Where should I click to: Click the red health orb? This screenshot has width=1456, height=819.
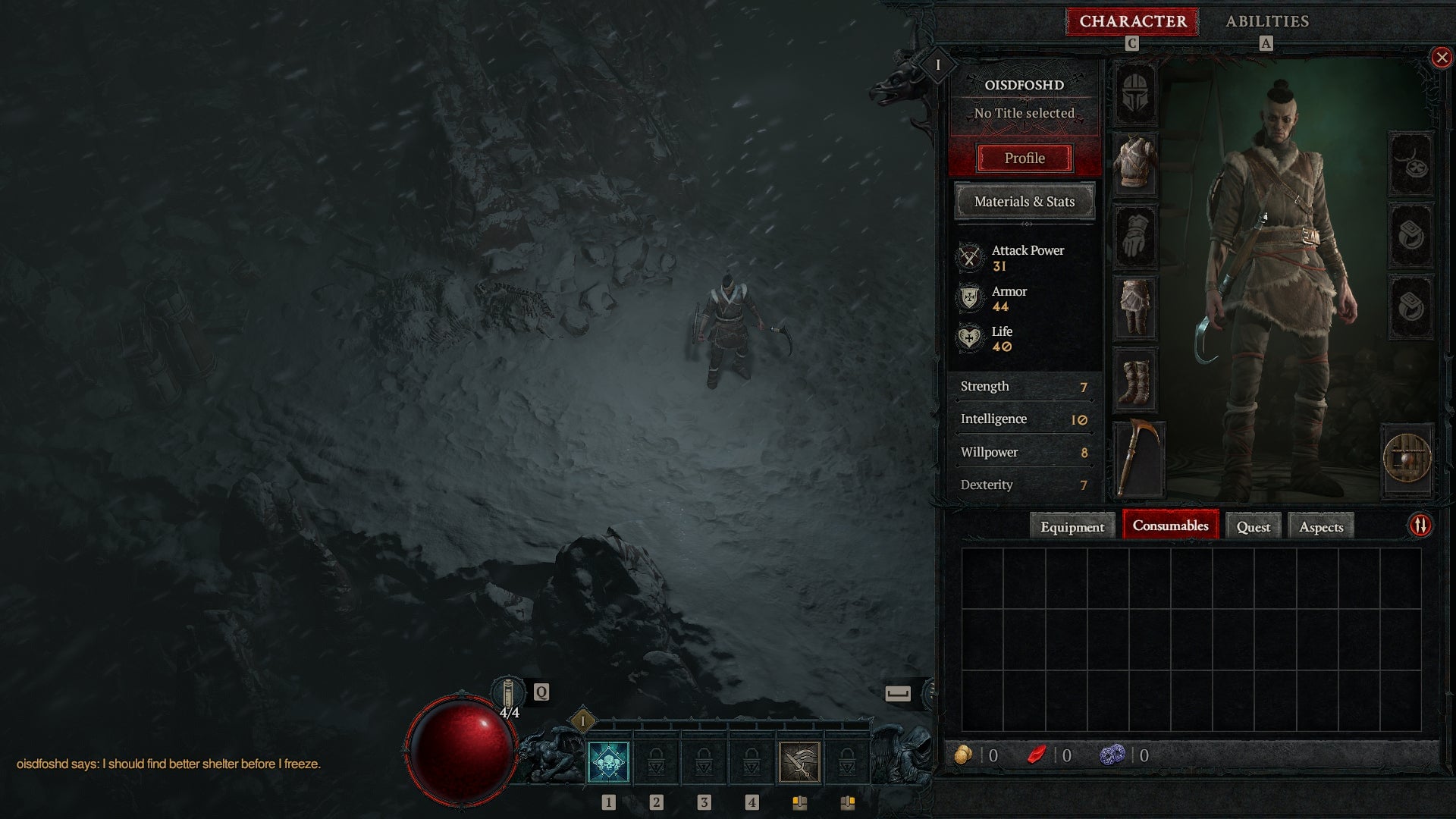[x=460, y=751]
